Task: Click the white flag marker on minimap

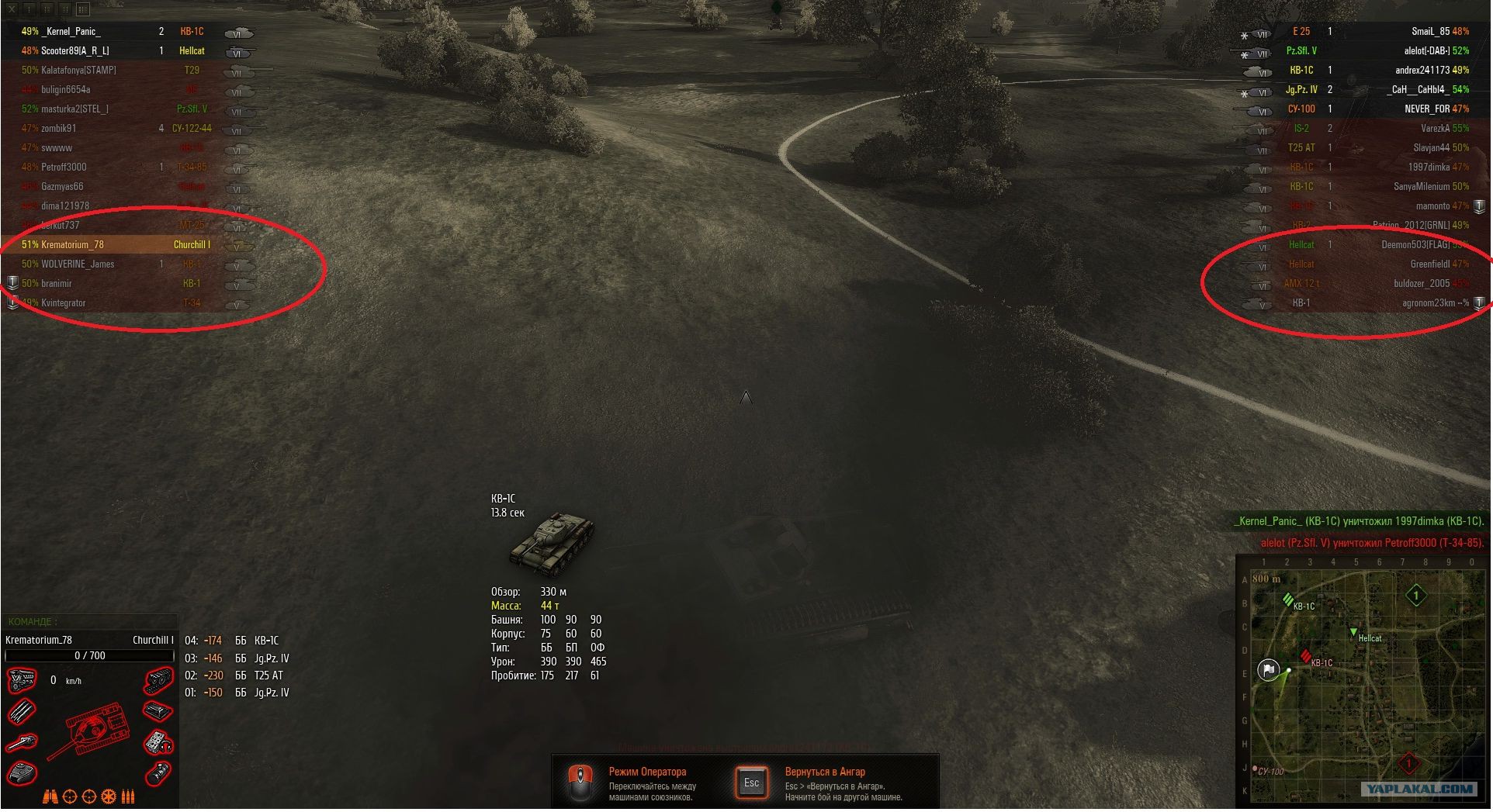Action: [1269, 669]
